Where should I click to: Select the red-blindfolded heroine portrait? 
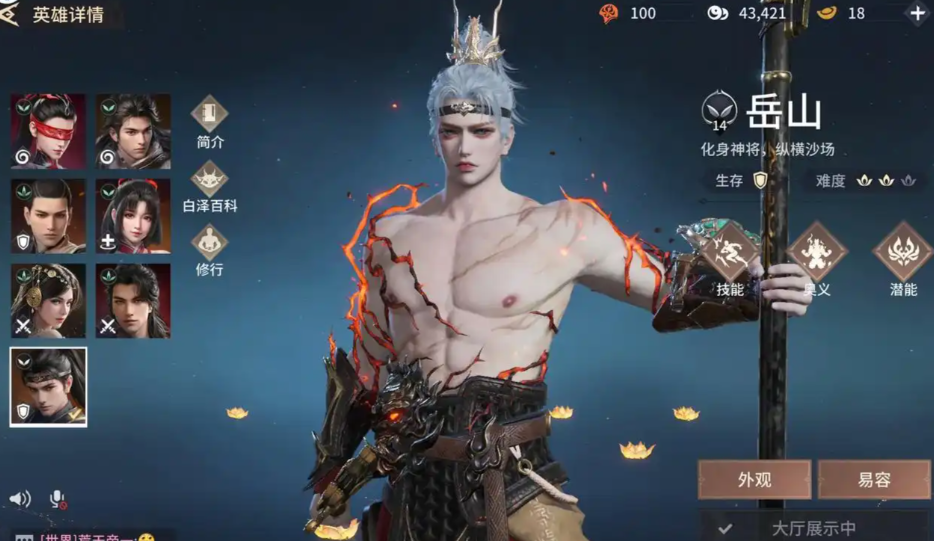pyautogui.click(x=48, y=131)
